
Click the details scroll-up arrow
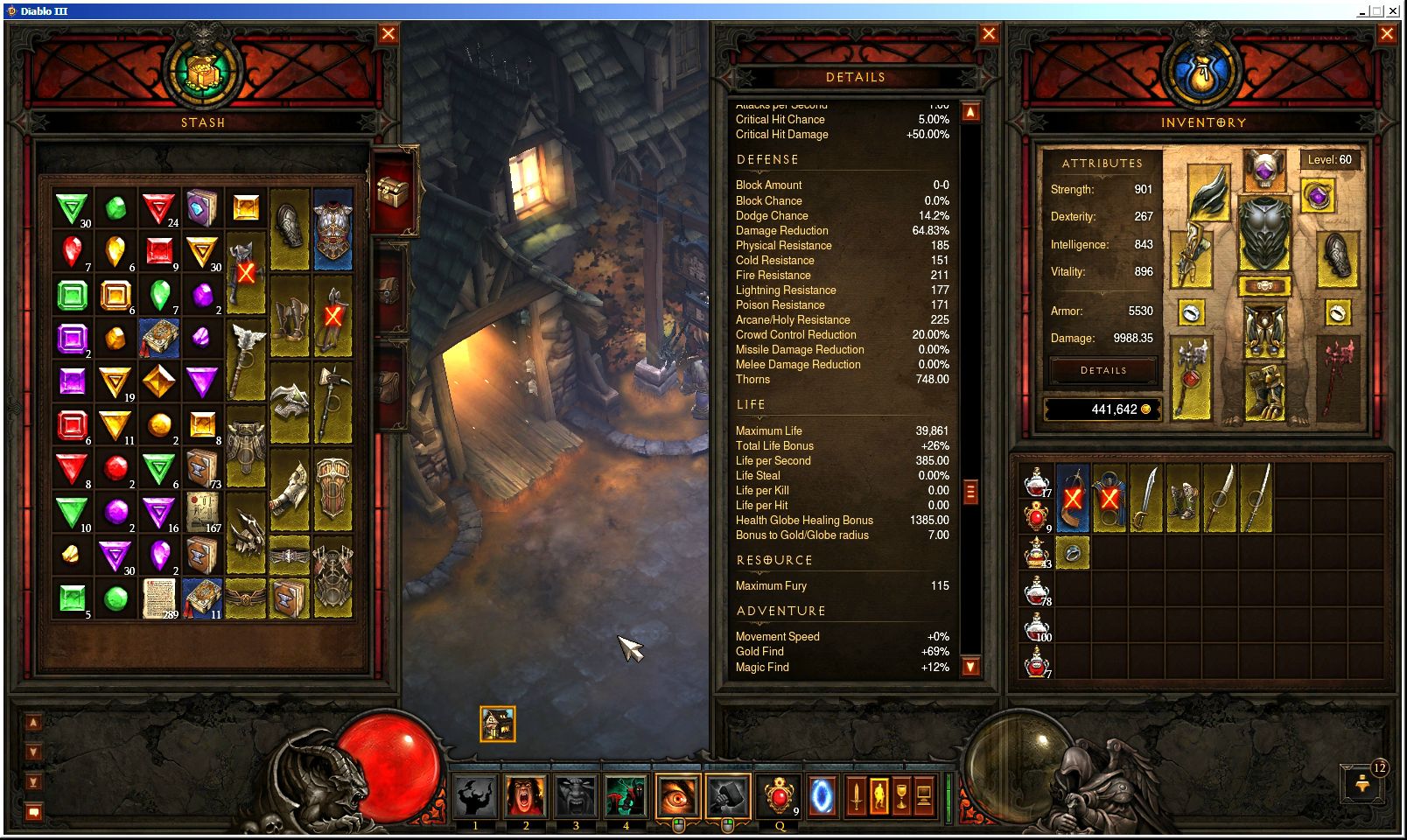pos(970,112)
